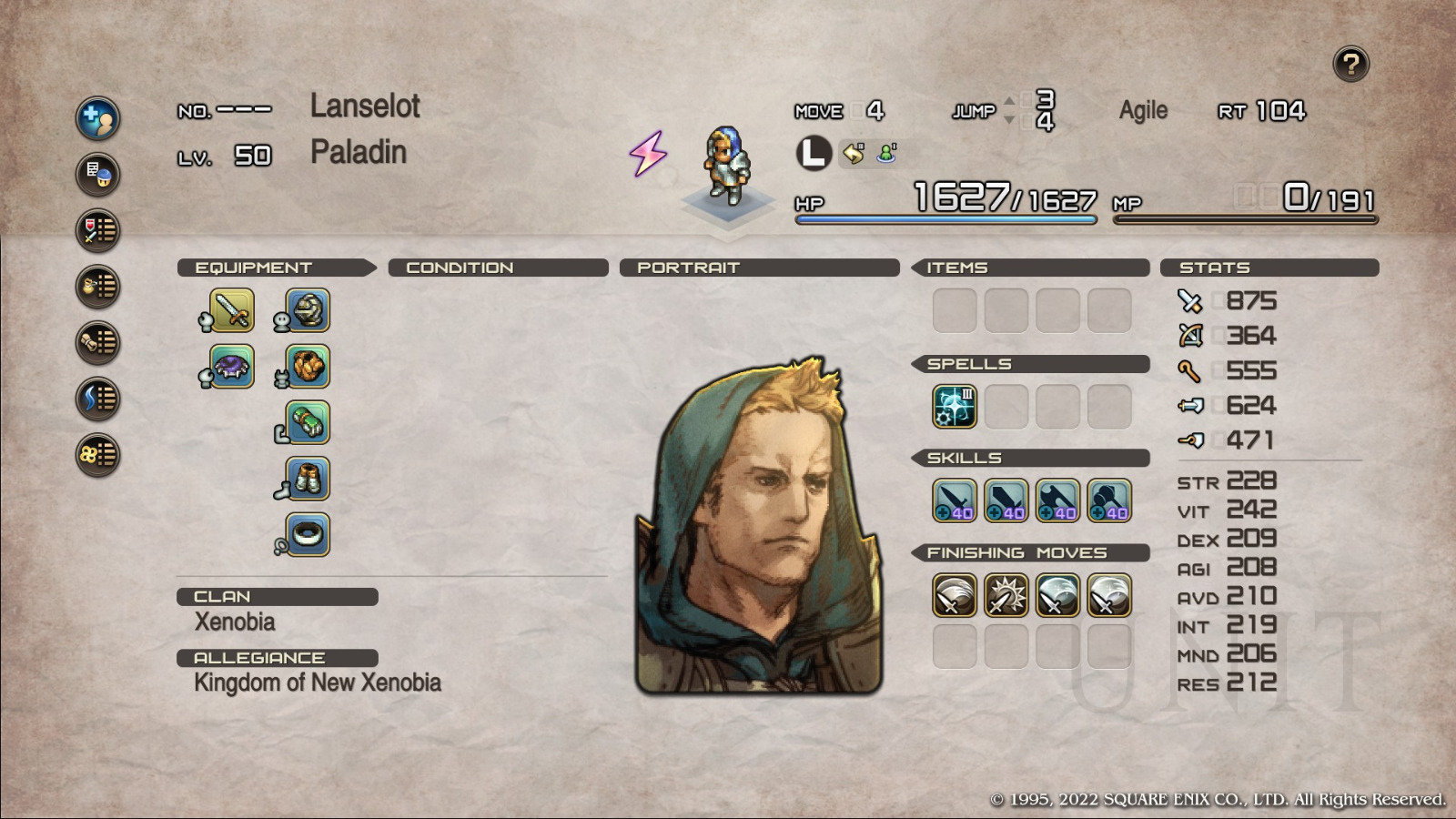This screenshot has height=819, width=1456.
Task: Select the equipped shield slot
Action: click(227, 367)
